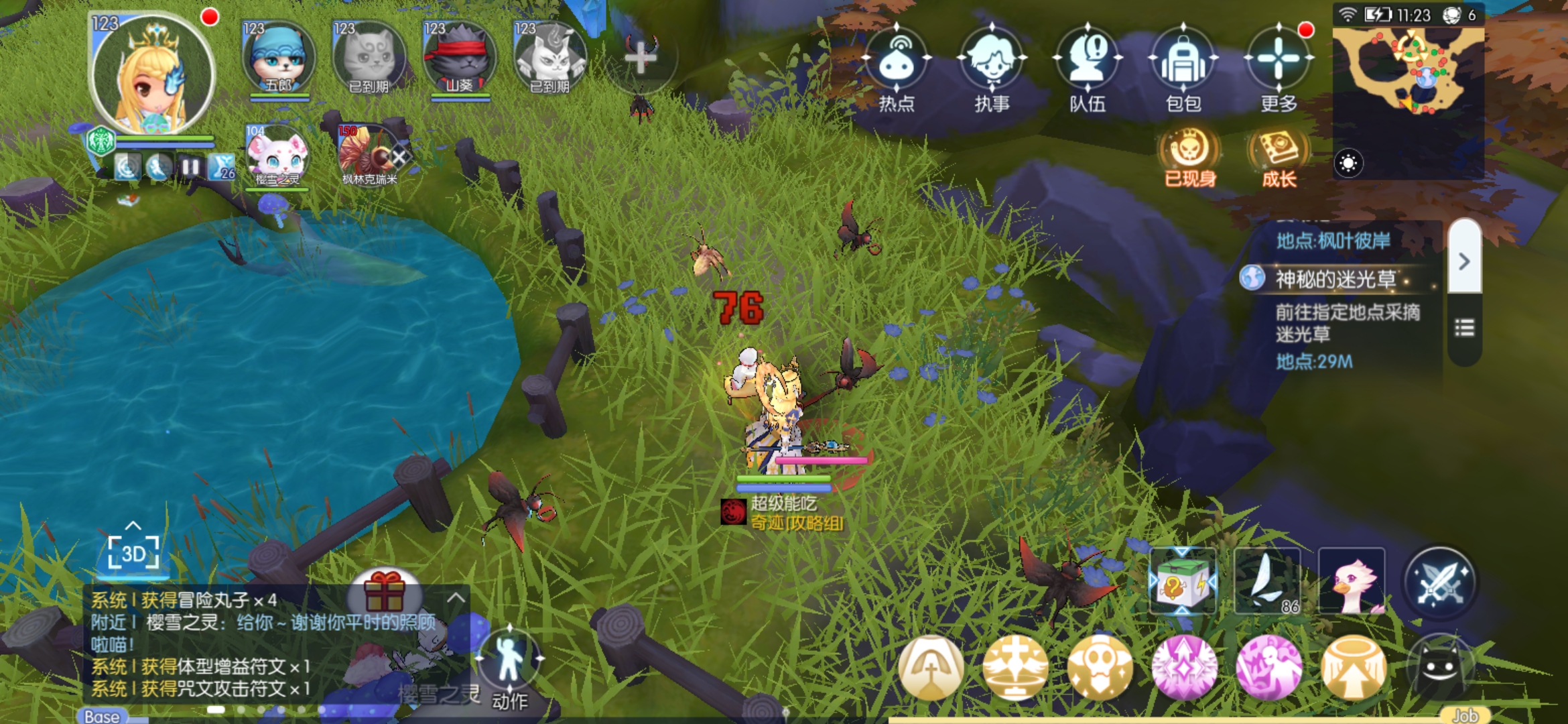This screenshot has width=1568, height=724.
Task: Select the 神秘的迷光草 quest tracker
Action: (x=1335, y=279)
